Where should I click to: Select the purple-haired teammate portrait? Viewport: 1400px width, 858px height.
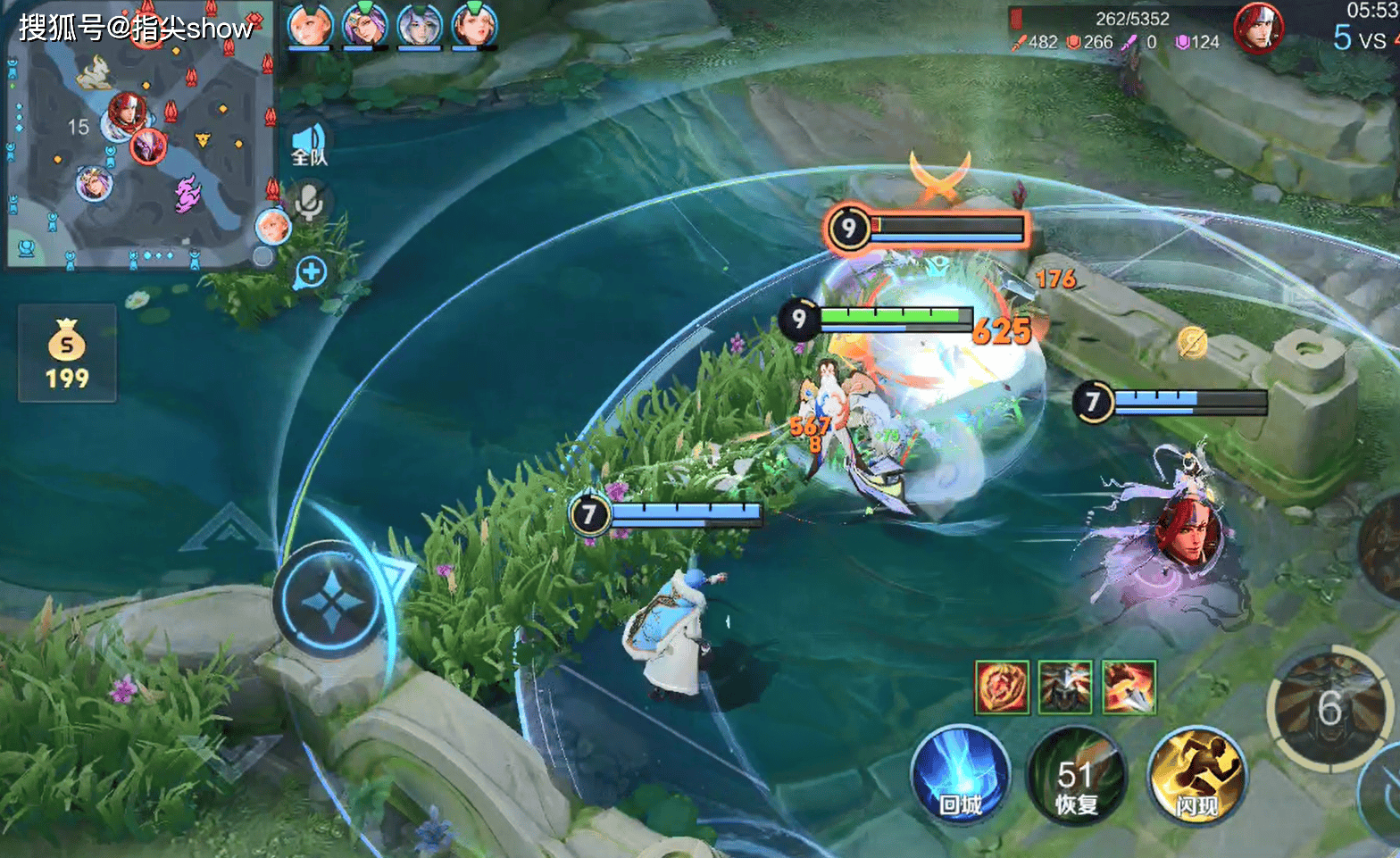coord(364,25)
